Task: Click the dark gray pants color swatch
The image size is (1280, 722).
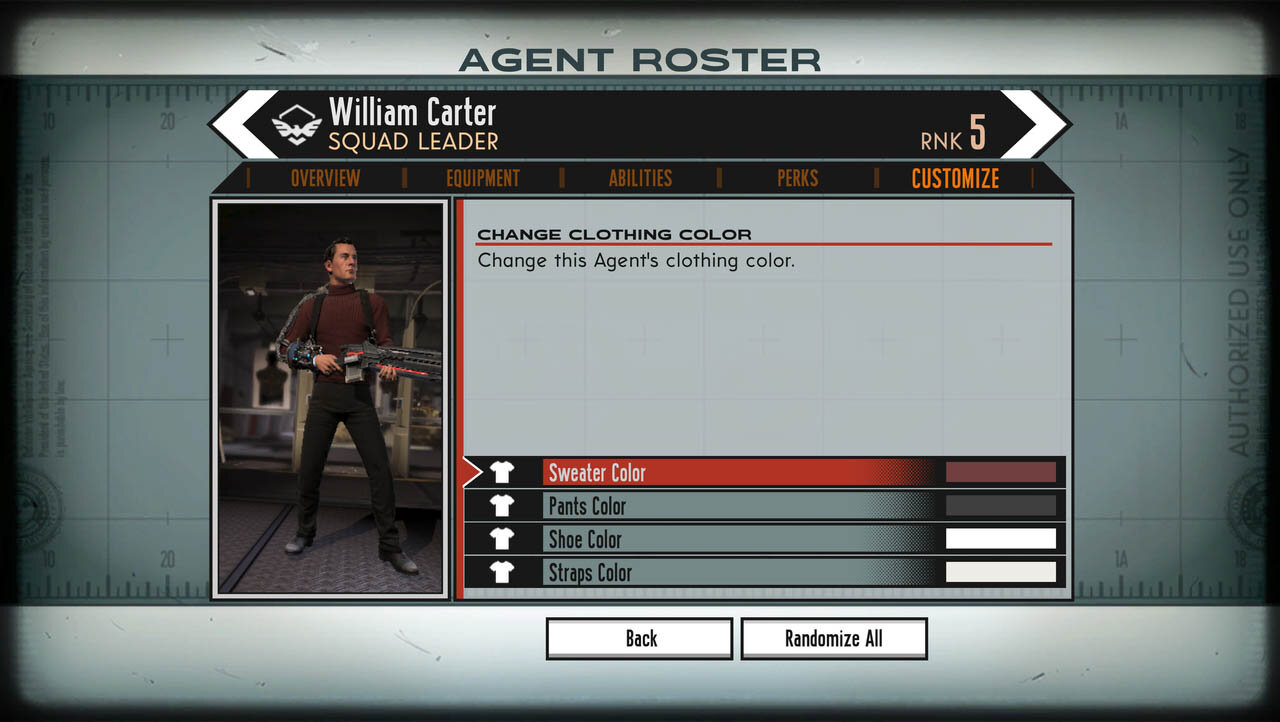Action: 1000,506
